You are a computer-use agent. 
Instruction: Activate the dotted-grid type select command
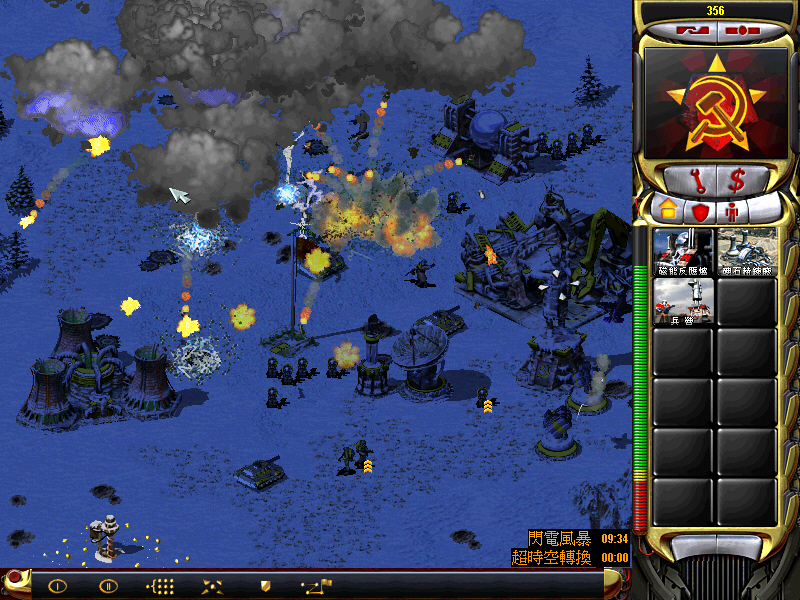[161, 585]
